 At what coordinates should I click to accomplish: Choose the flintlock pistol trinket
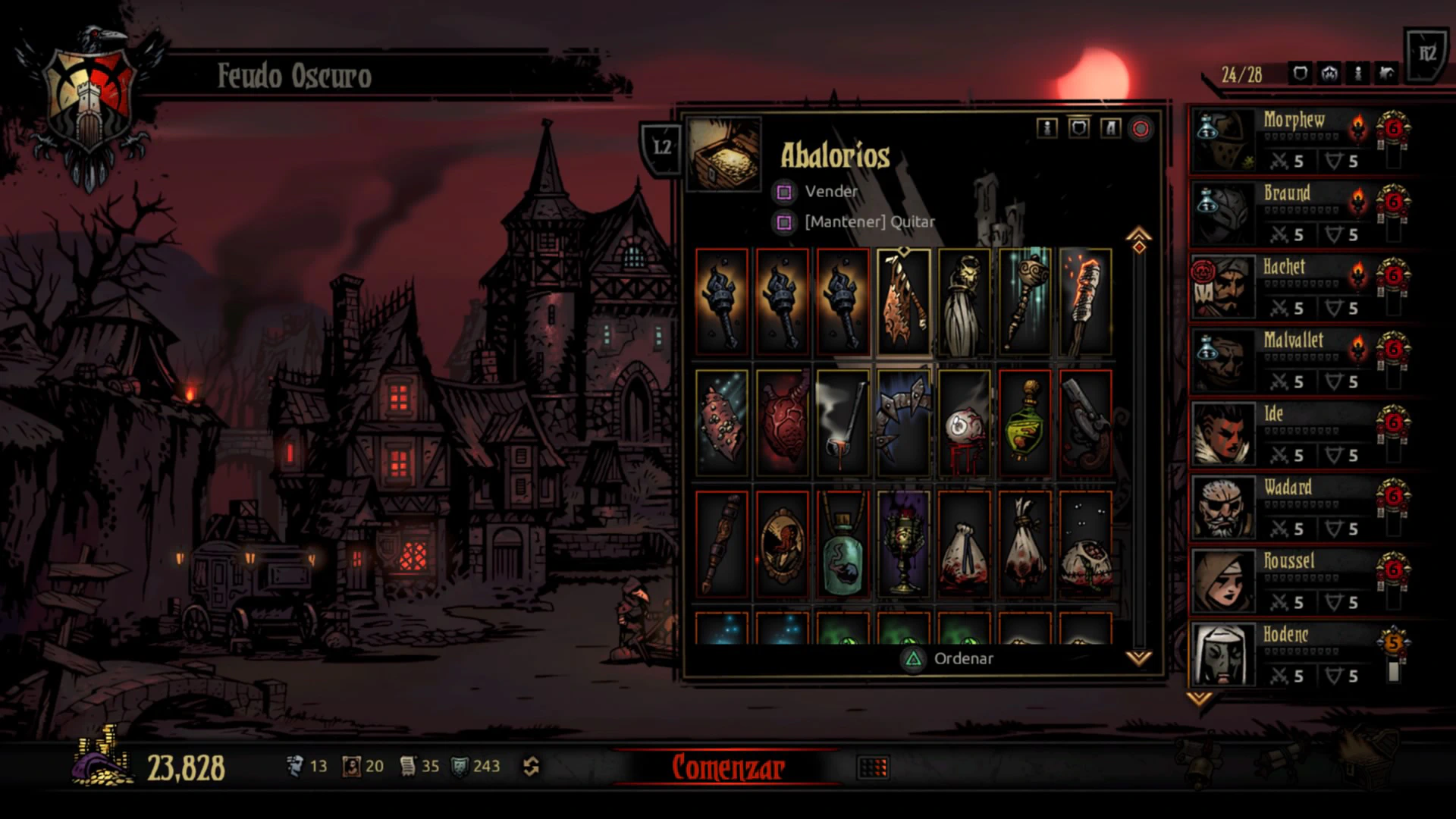click(1085, 423)
